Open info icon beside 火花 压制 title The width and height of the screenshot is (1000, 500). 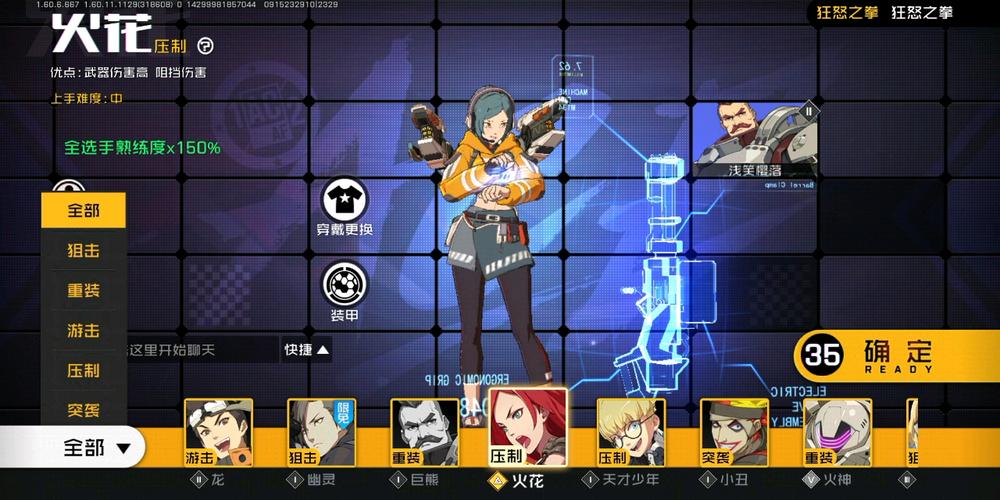pyautogui.click(x=205, y=45)
